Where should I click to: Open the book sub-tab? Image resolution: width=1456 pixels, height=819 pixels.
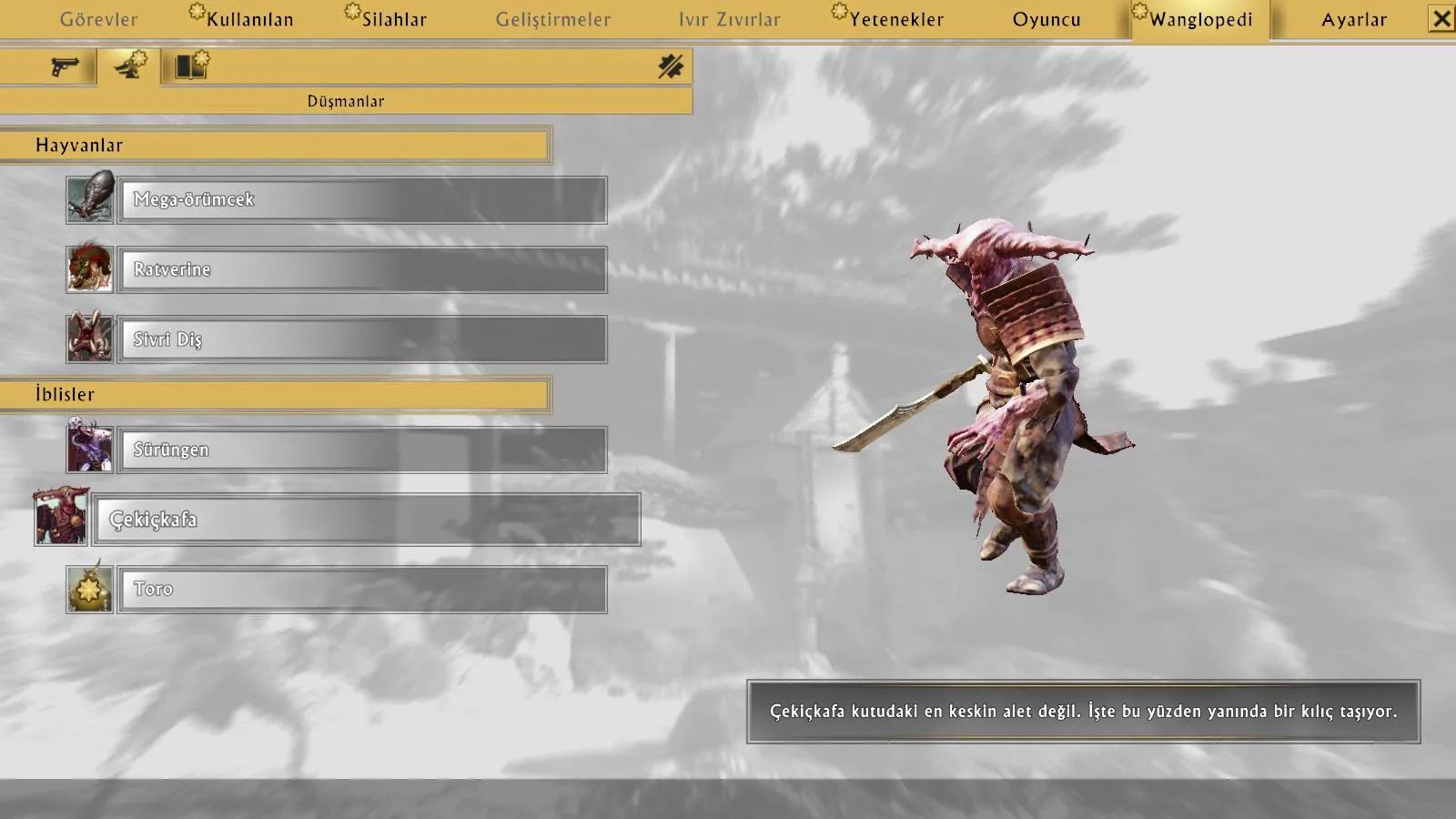tap(192, 66)
